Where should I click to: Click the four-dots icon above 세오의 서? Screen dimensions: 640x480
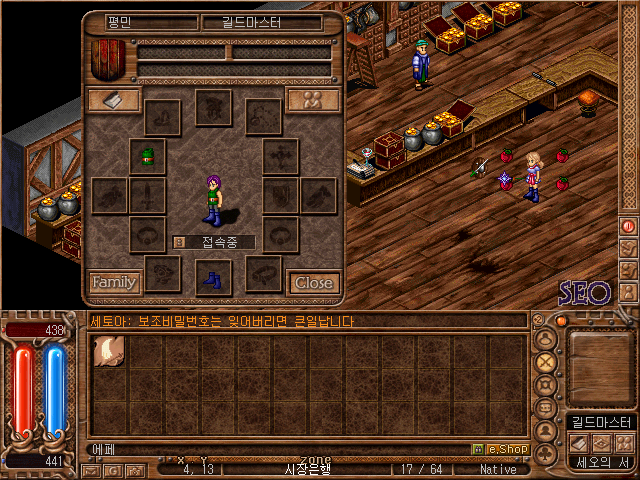tap(624, 442)
